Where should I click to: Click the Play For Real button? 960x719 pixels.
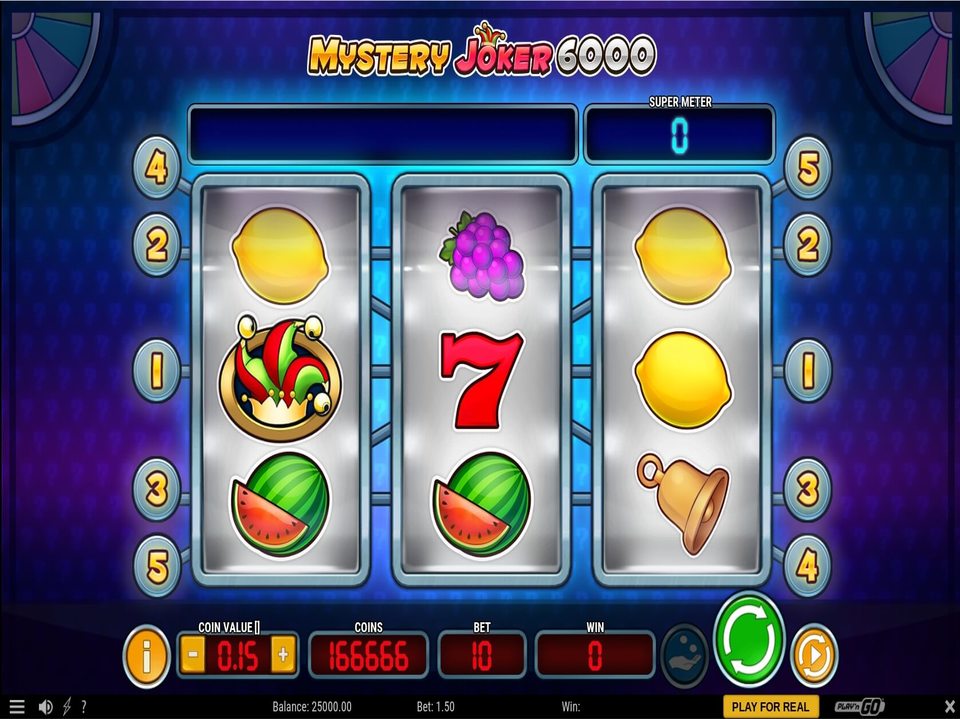pyautogui.click(x=770, y=706)
